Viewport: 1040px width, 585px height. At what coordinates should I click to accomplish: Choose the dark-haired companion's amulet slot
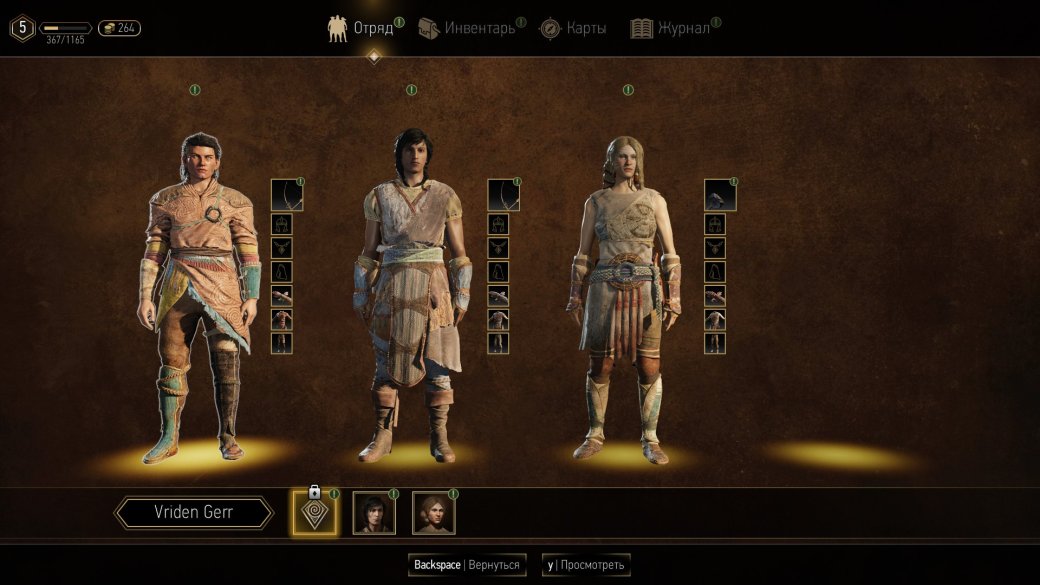pyautogui.click(x=498, y=248)
